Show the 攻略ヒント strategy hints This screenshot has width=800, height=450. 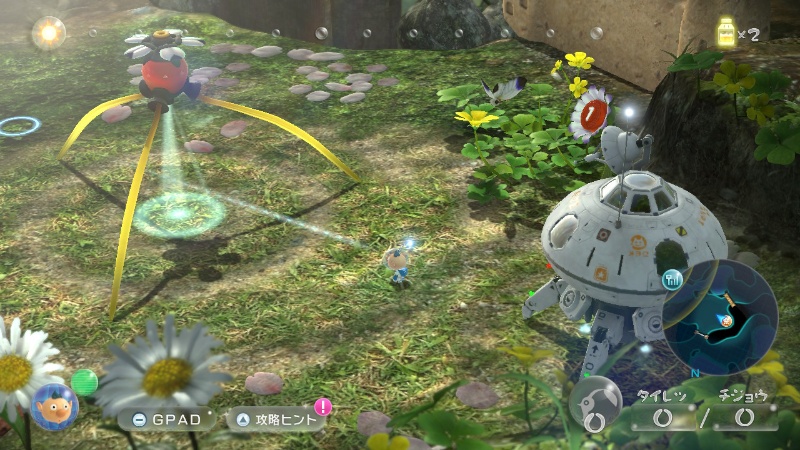[278, 419]
